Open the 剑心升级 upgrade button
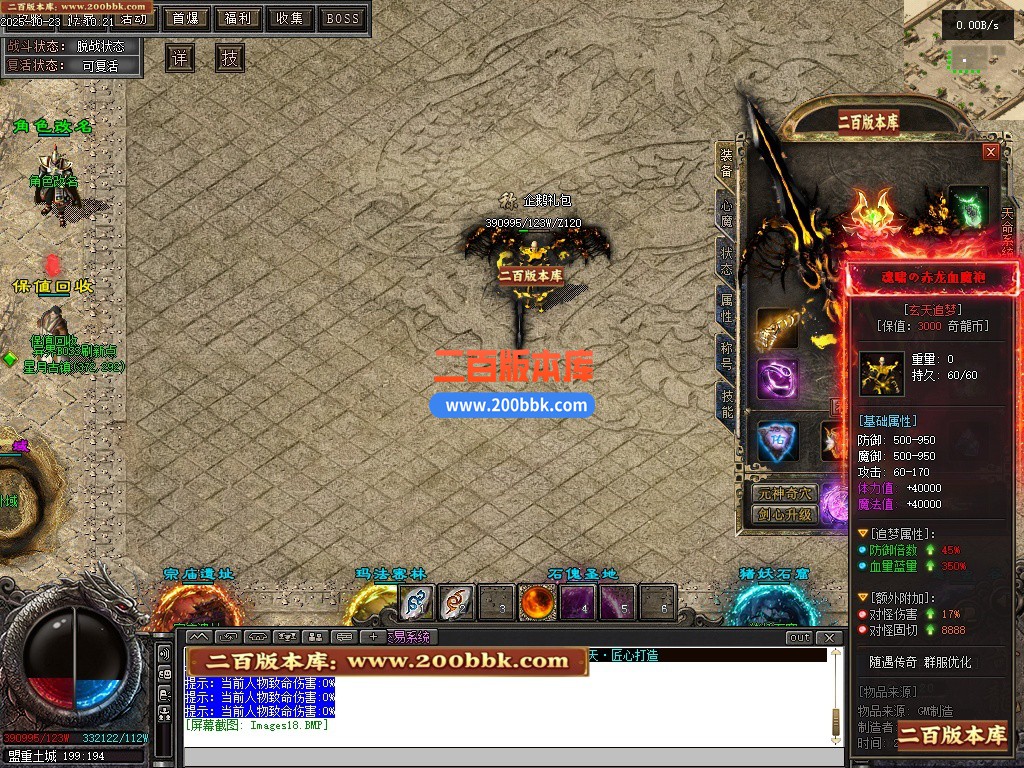Viewport: 1024px width, 768px height. click(x=785, y=515)
